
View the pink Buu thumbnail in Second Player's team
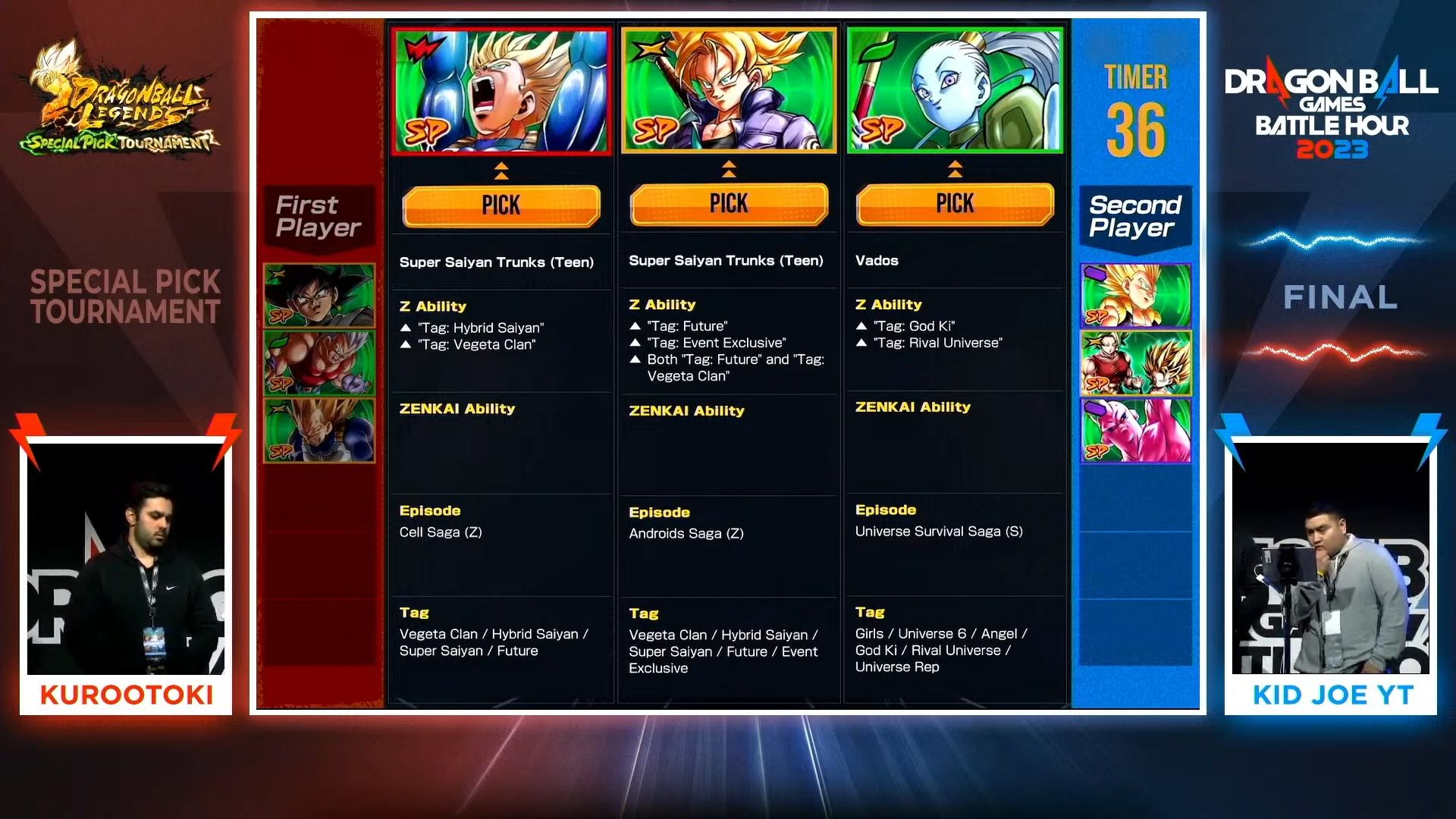coord(1135,430)
